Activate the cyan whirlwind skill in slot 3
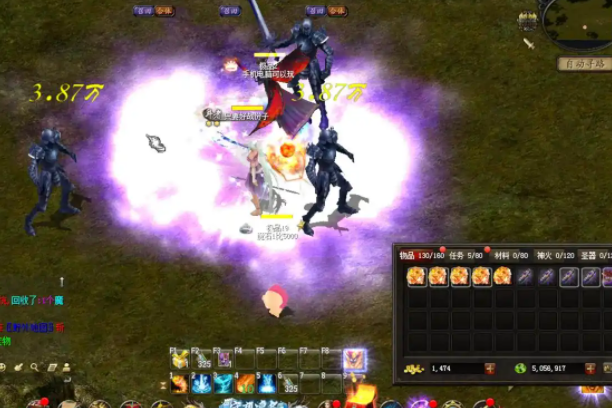The height and width of the screenshot is (408, 612). point(224,383)
